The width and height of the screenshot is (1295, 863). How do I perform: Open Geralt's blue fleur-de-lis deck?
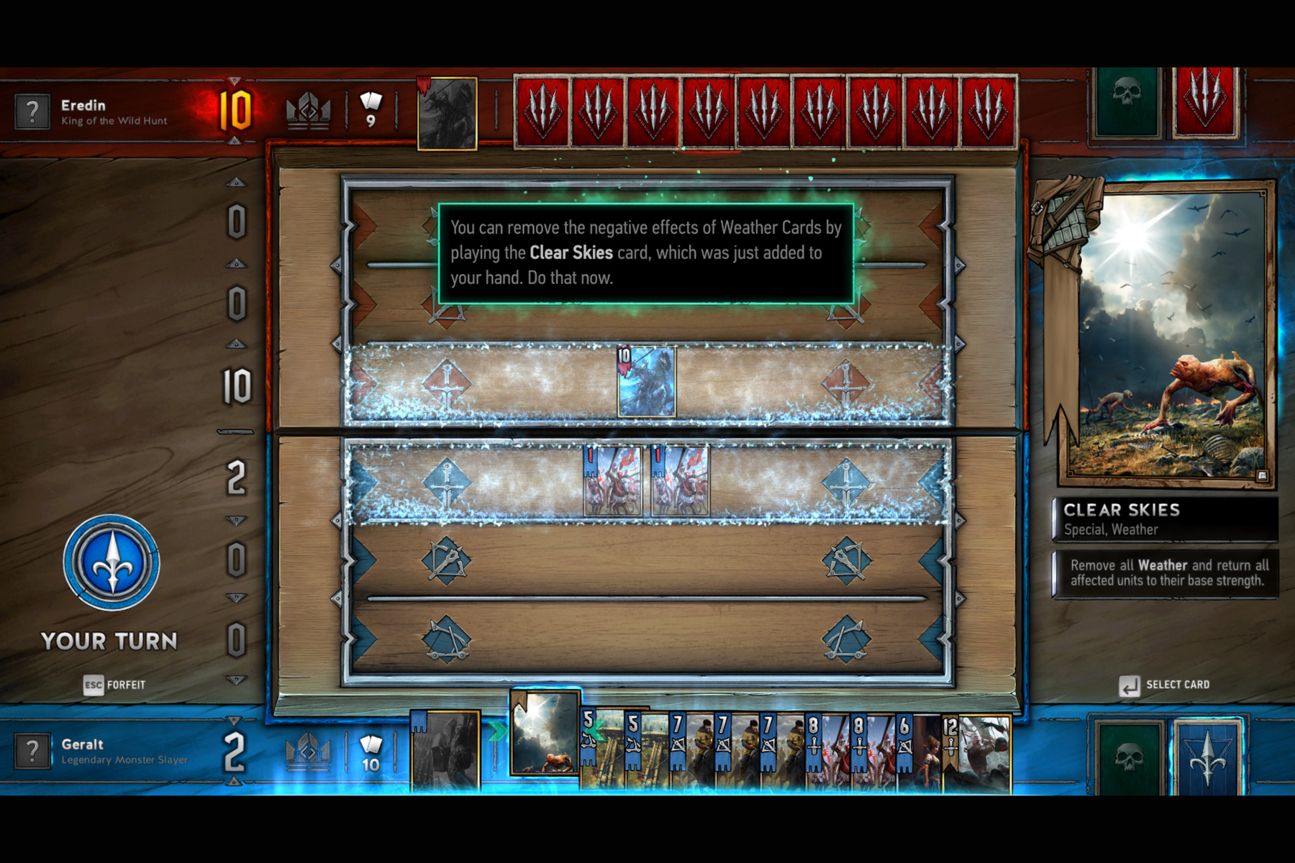pos(1207,756)
